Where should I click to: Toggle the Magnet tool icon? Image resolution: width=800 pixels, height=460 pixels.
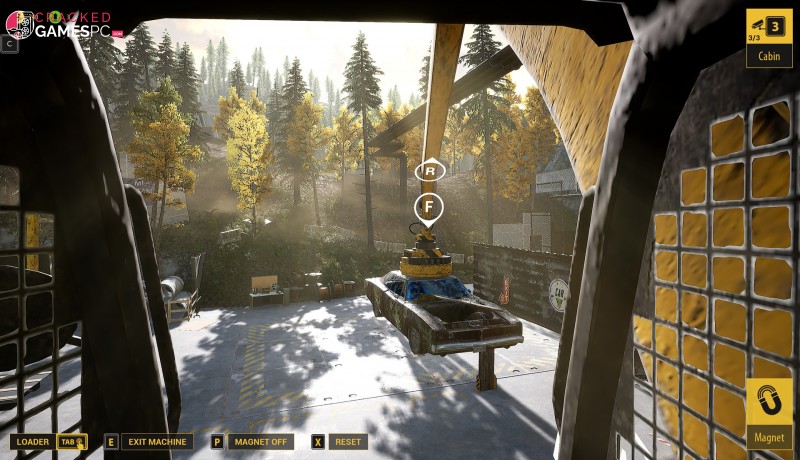769,414
